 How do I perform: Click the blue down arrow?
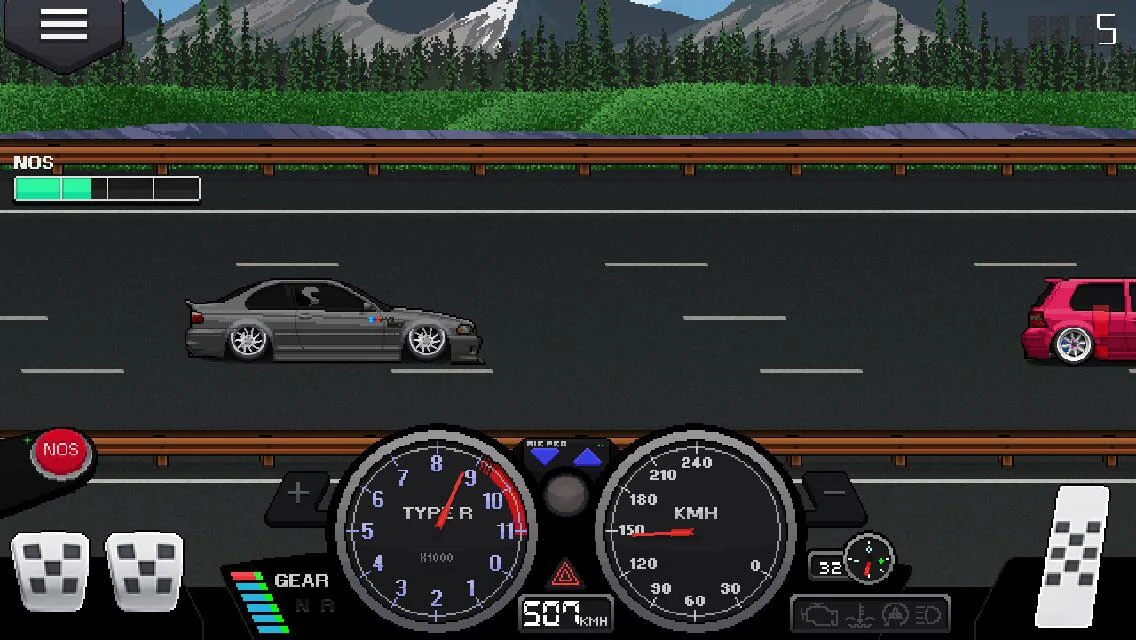click(x=545, y=457)
